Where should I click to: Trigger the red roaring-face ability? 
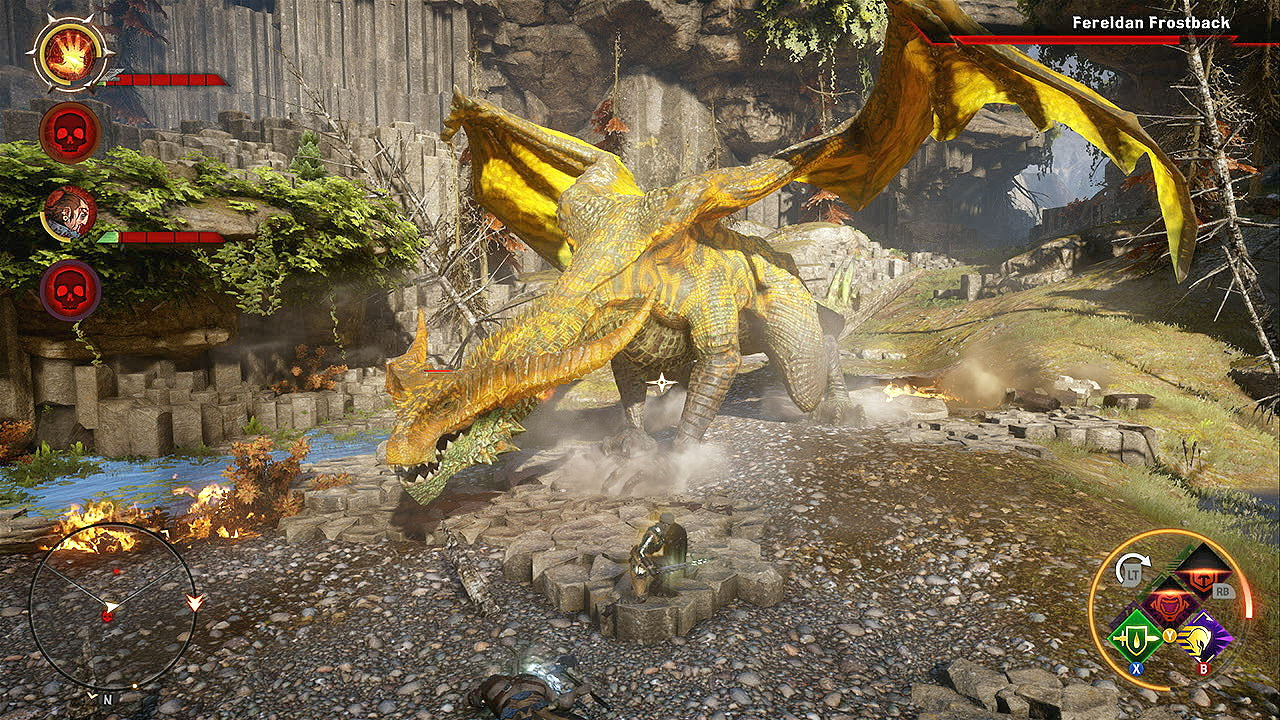click(1170, 604)
